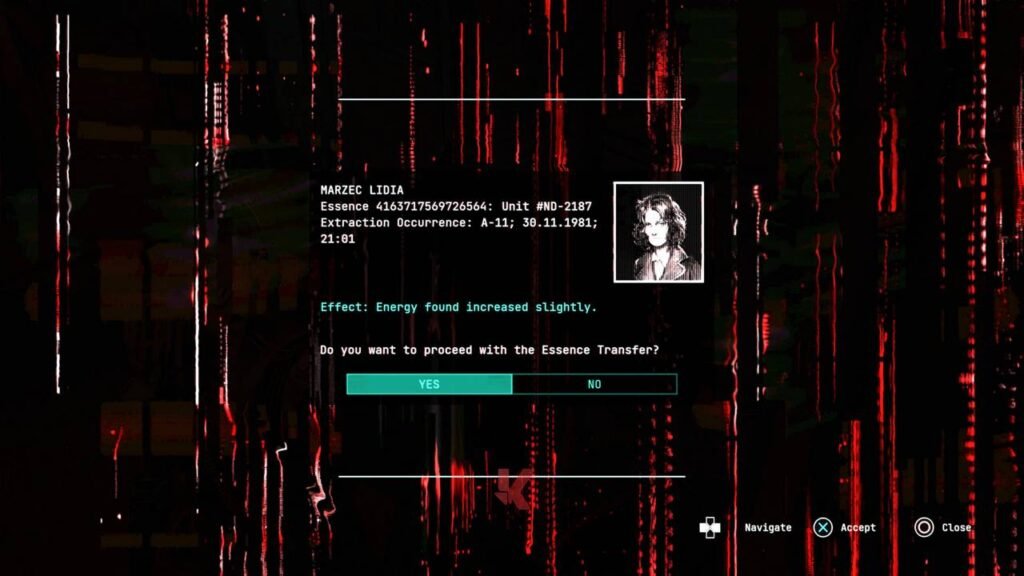Viewport: 1024px width, 576px height.
Task: Confirm the Essence Transfer with YES
Action: (x=429, y=384)
